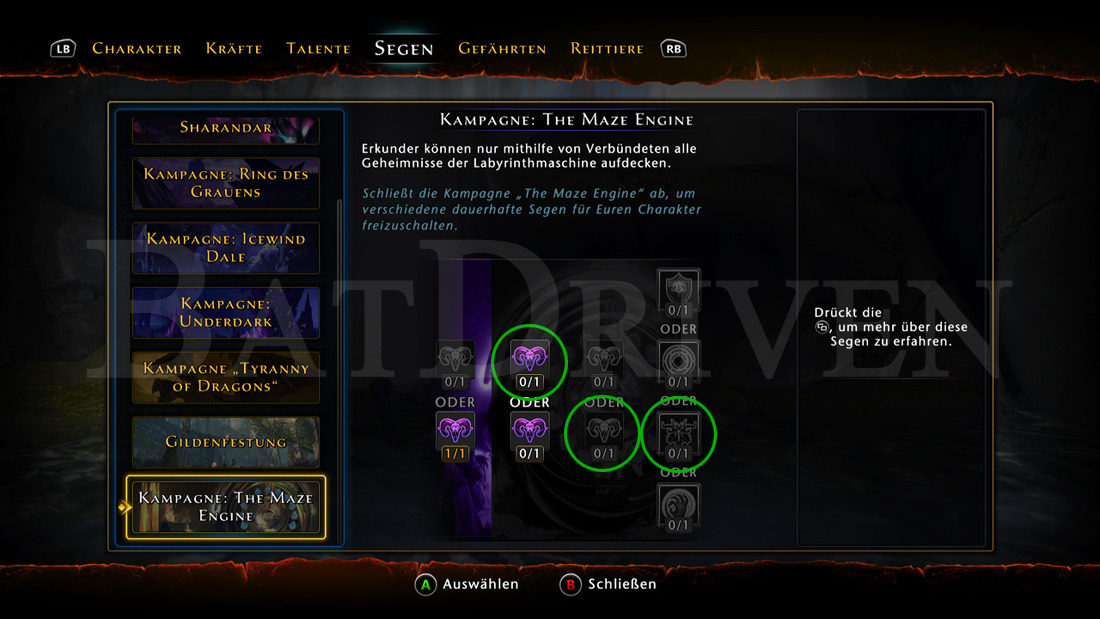Choose the Sharandar campaign entry
Screen dimensions: 1100x619
(x=226, y=128)
